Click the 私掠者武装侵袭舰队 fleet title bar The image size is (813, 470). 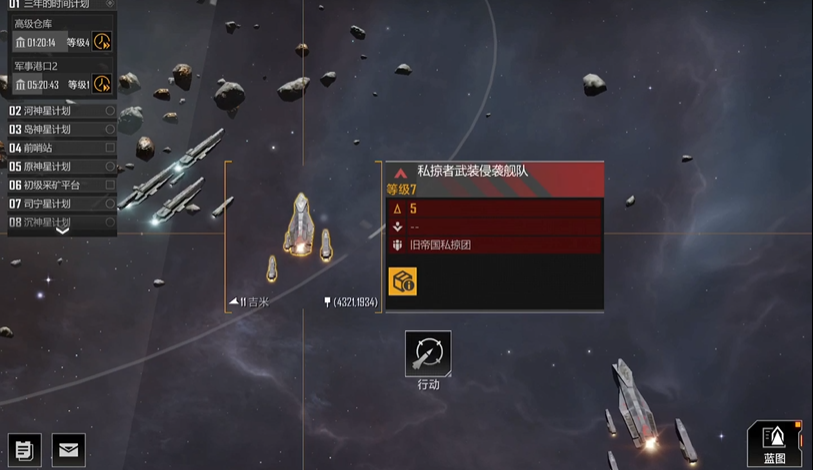pyautogui.click(x=495, y=171)
